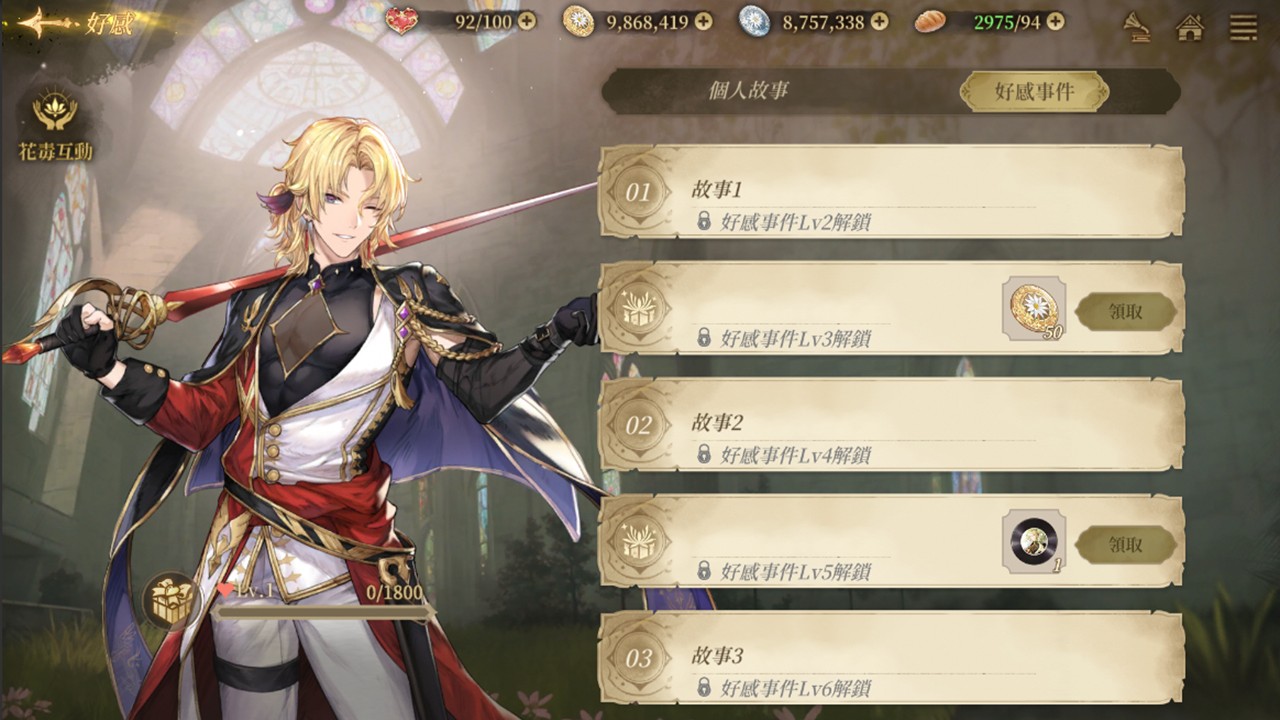Image resolution: width=1280 pixels, height=720 pixels.
Task: Inspect the gold coin reward icon
Action: pyautogui.click(x=1033, y=308)
